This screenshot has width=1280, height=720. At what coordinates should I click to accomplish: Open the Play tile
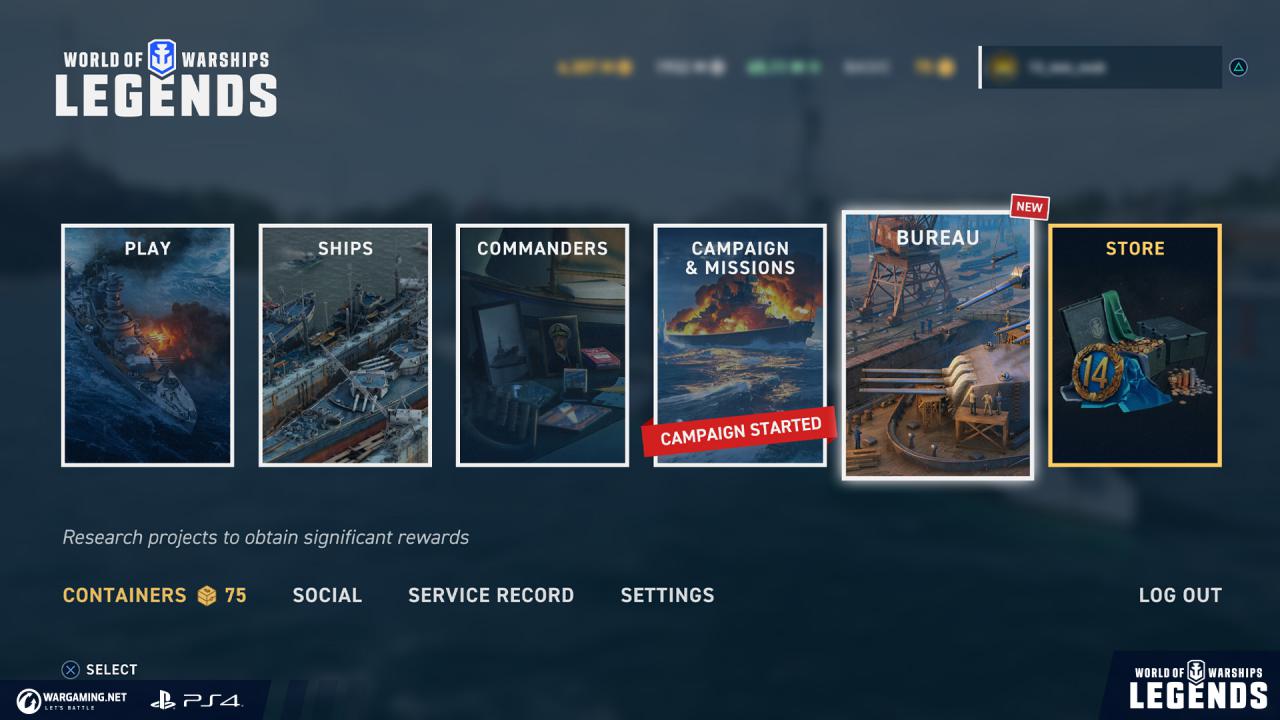[x=148, y=345]
